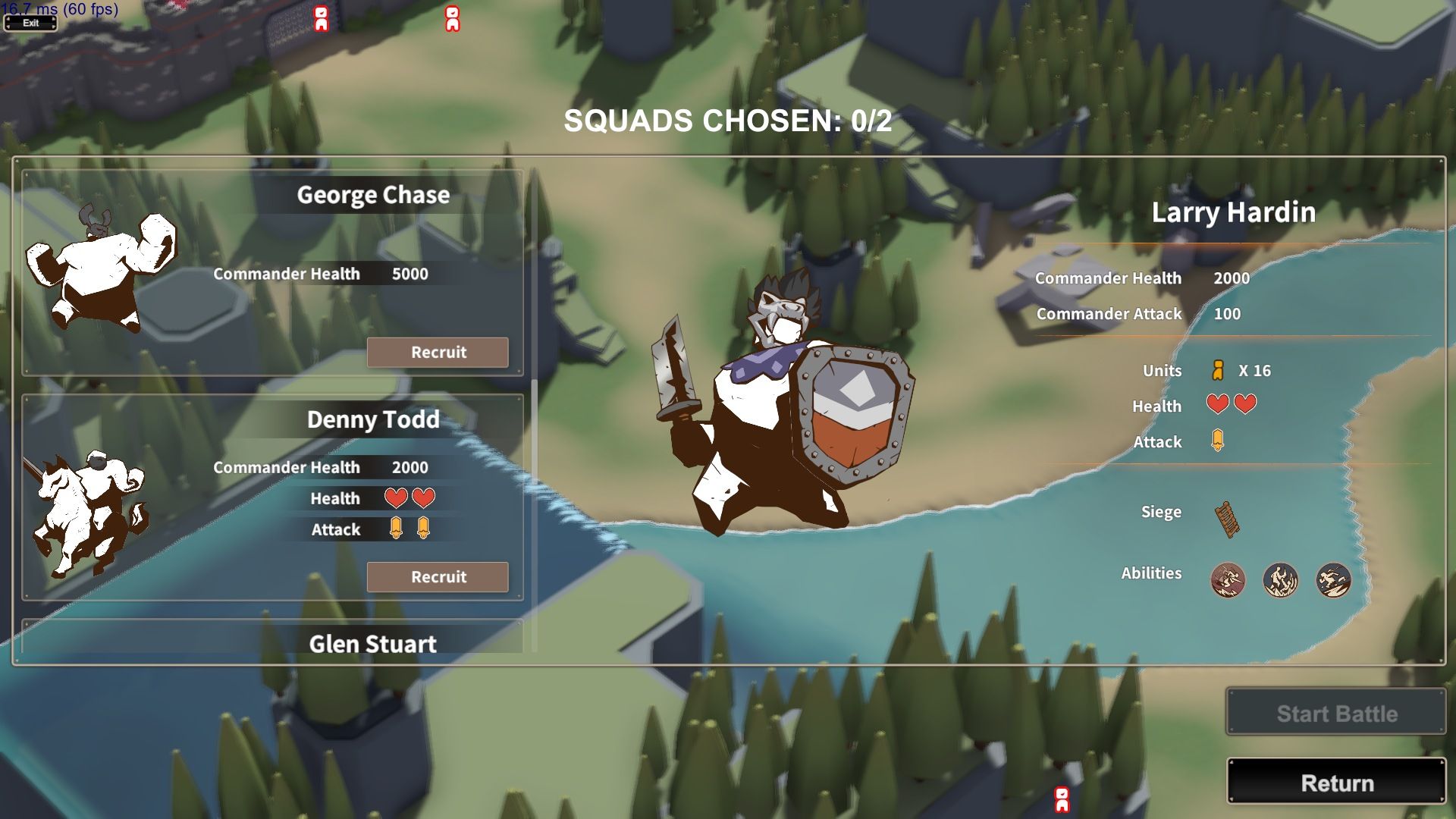Recruit Denny Todd's squad
The height and width of the screenshot is (819, 1456).
pyautogui.click(x=438, y=576)
